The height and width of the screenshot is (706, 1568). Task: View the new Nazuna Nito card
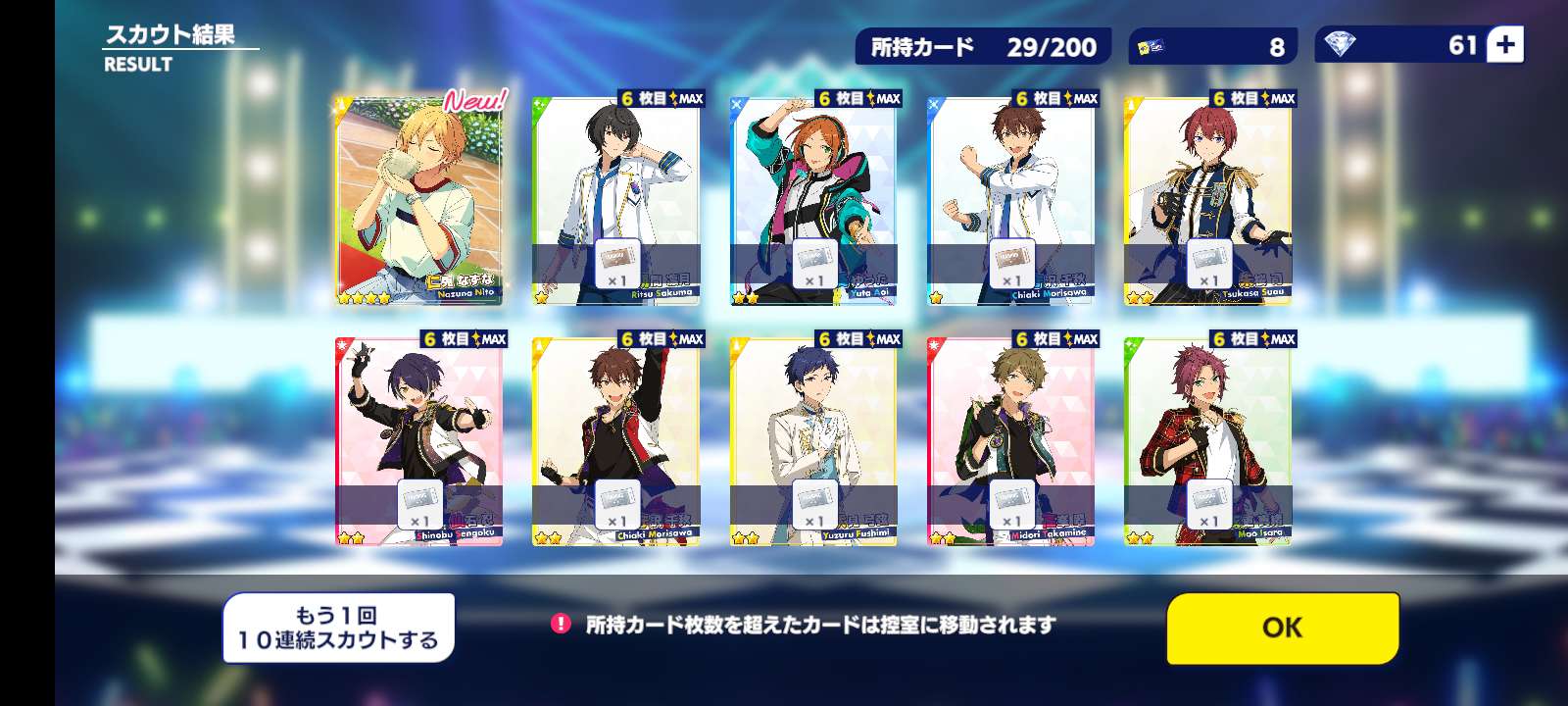coord(419,201)
